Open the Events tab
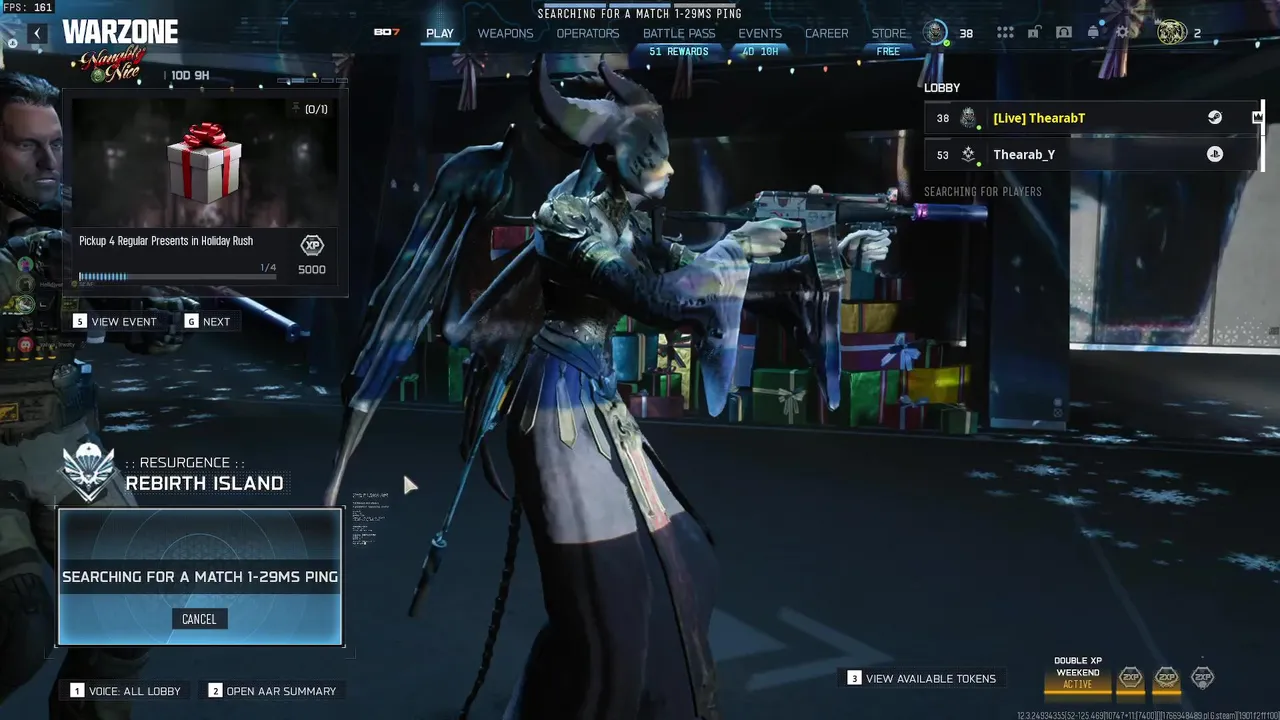This screenshot has height=720, width=1280. pyautogui.click(x=760, y=33)
